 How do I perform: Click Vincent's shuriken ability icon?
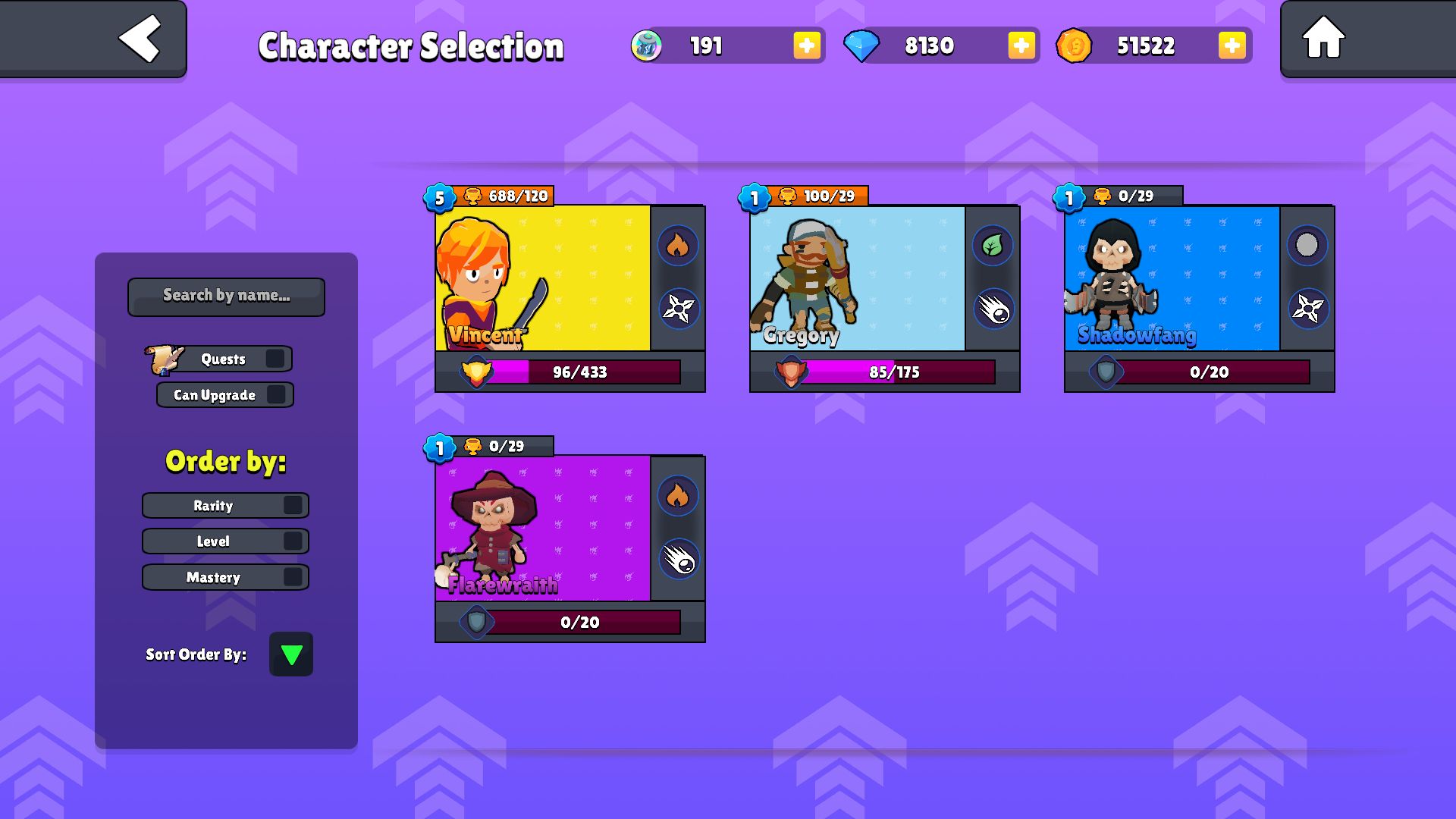678,309
